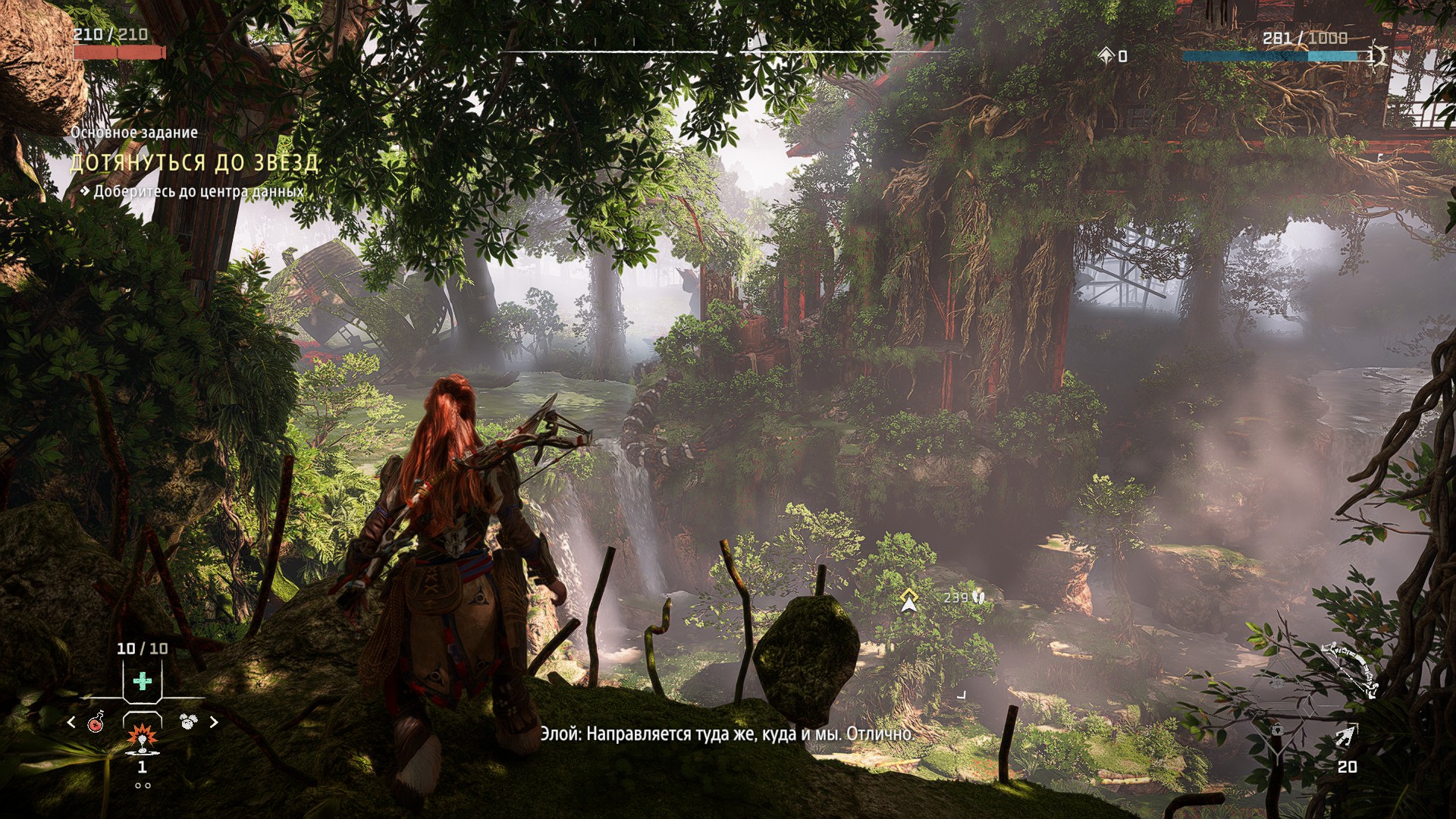Select the orange explosive trap tool
1456x819 pixels.
tap(142, 736)
